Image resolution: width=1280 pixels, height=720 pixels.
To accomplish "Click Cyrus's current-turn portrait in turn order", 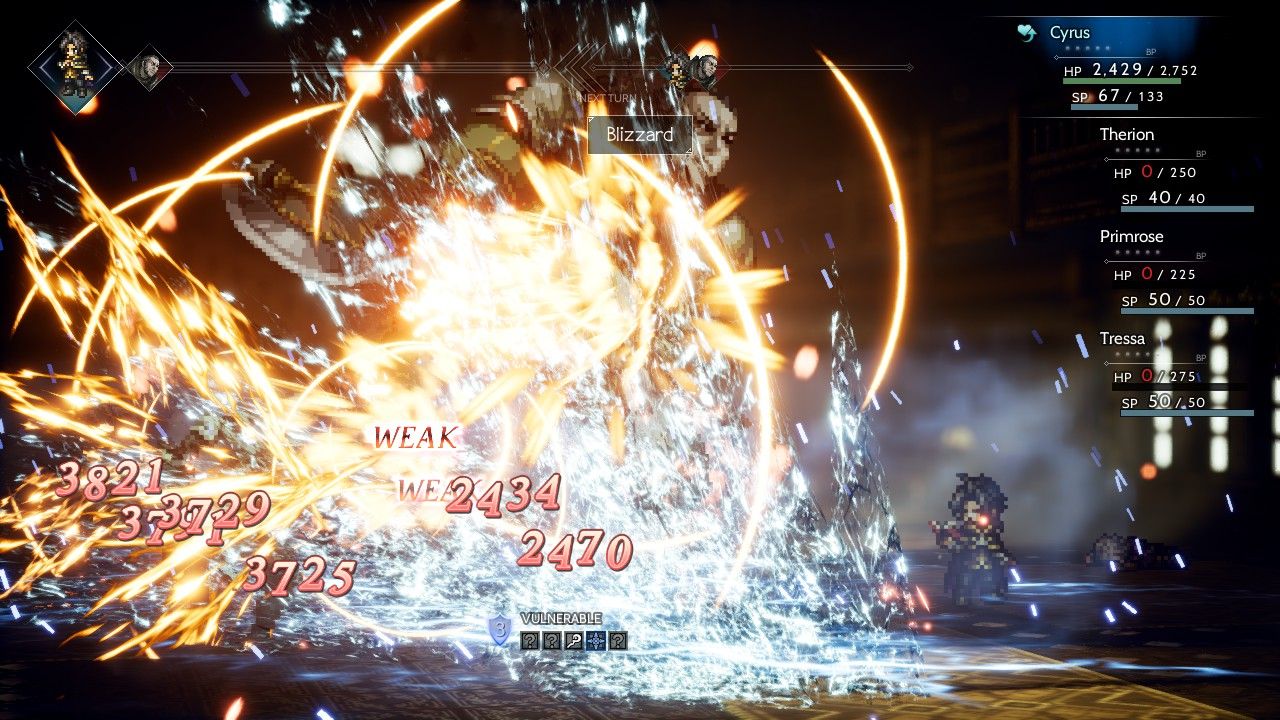I will [x=75, y=66].
